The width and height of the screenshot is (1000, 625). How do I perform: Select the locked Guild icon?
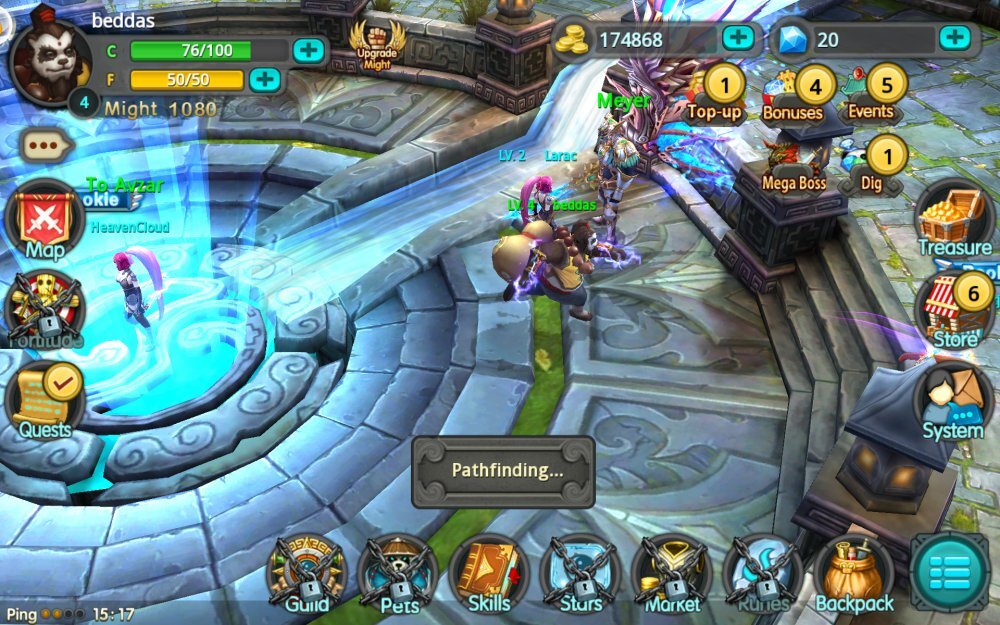tap(307, 575)
